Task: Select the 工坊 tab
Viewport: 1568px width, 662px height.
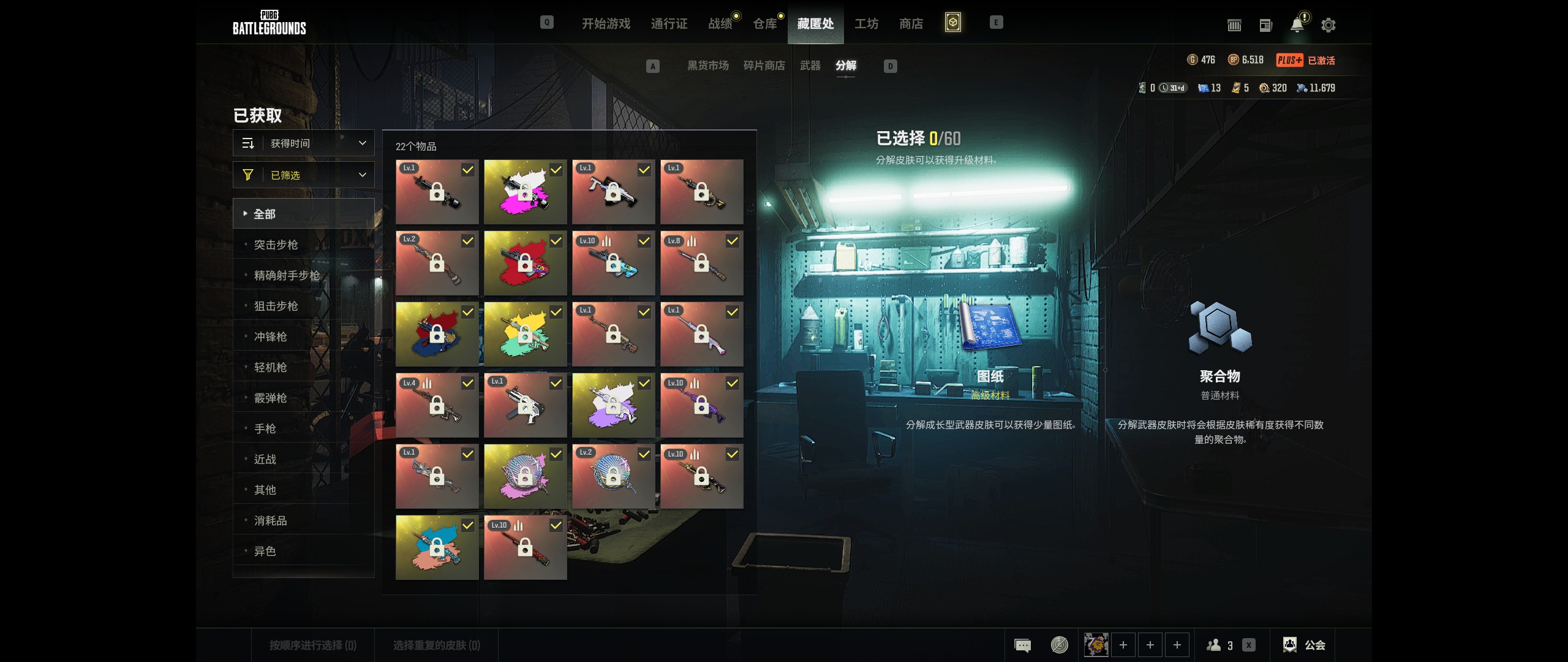Action: tap(866, 24)
